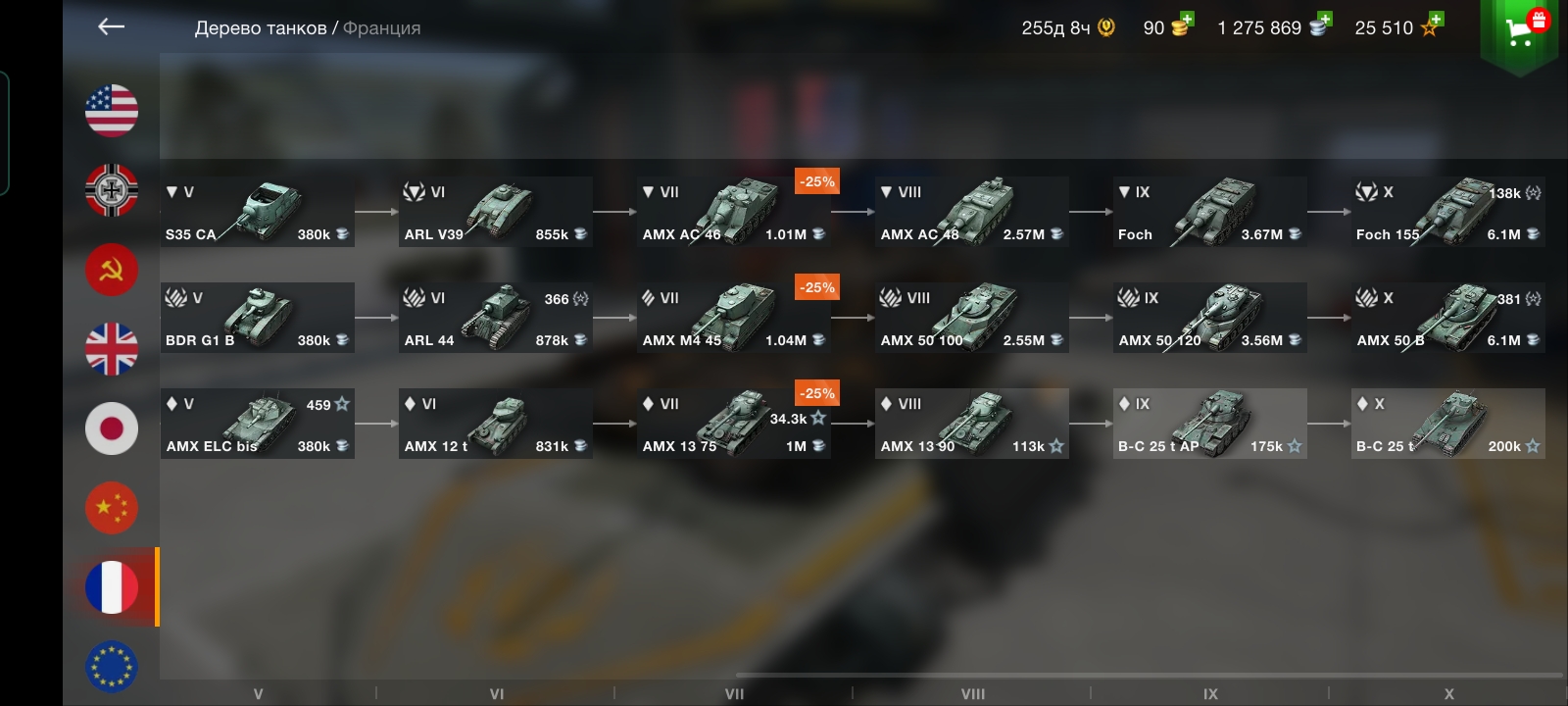The width and height of the screenshot is (1568, 706).
Task: Pick the Foch tier IX tank
Action: pyautogui.click(x=1210, y=212)
